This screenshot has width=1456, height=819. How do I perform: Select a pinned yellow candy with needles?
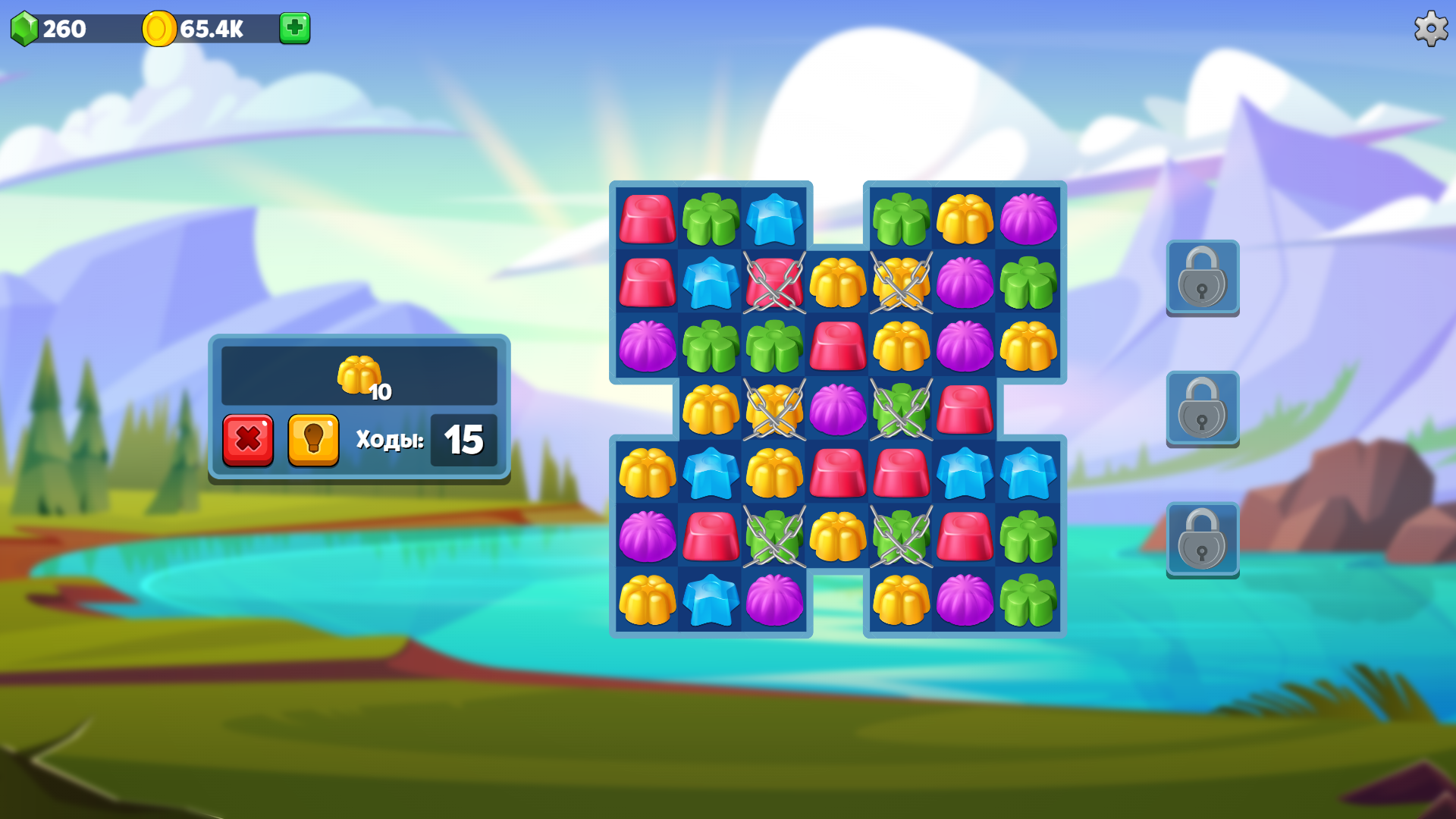[x=900, y=284]
